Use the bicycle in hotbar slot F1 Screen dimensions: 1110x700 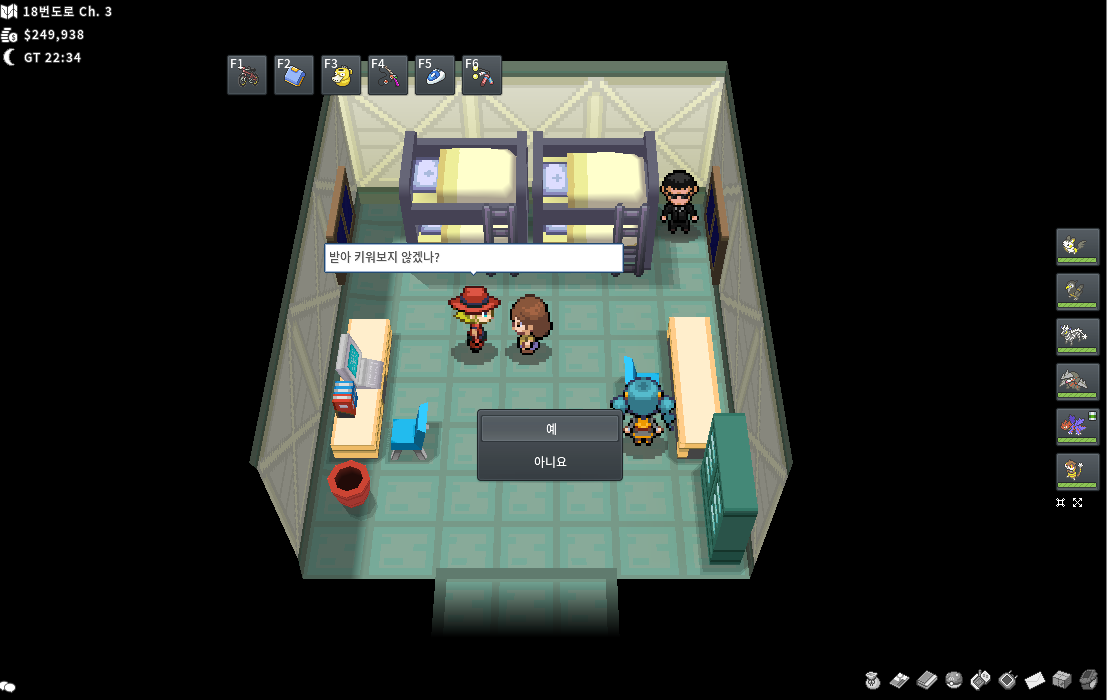pyautogui.click(x=247, y=75)
